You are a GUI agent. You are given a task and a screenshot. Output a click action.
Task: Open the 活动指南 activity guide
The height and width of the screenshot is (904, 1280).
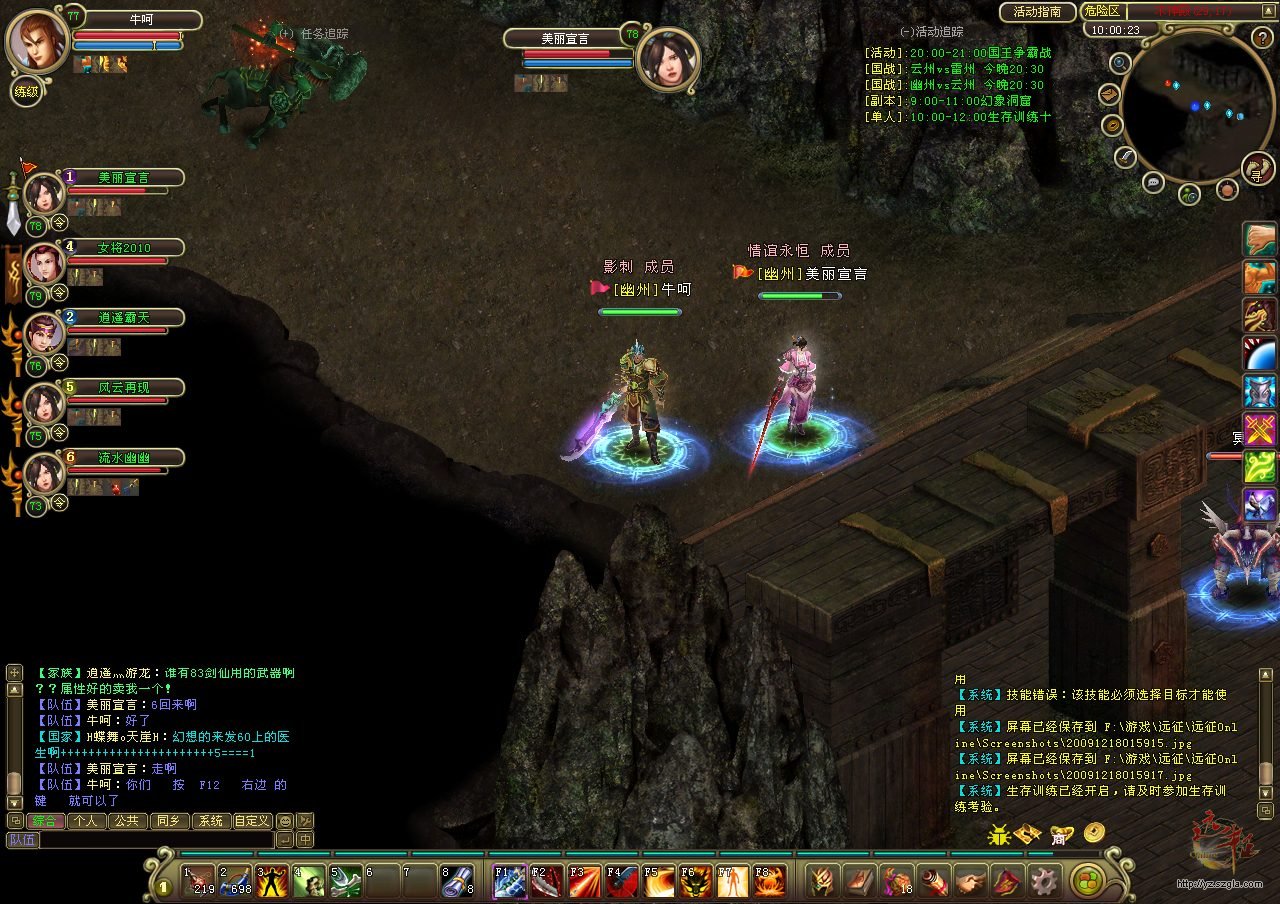click(1037, 12)
